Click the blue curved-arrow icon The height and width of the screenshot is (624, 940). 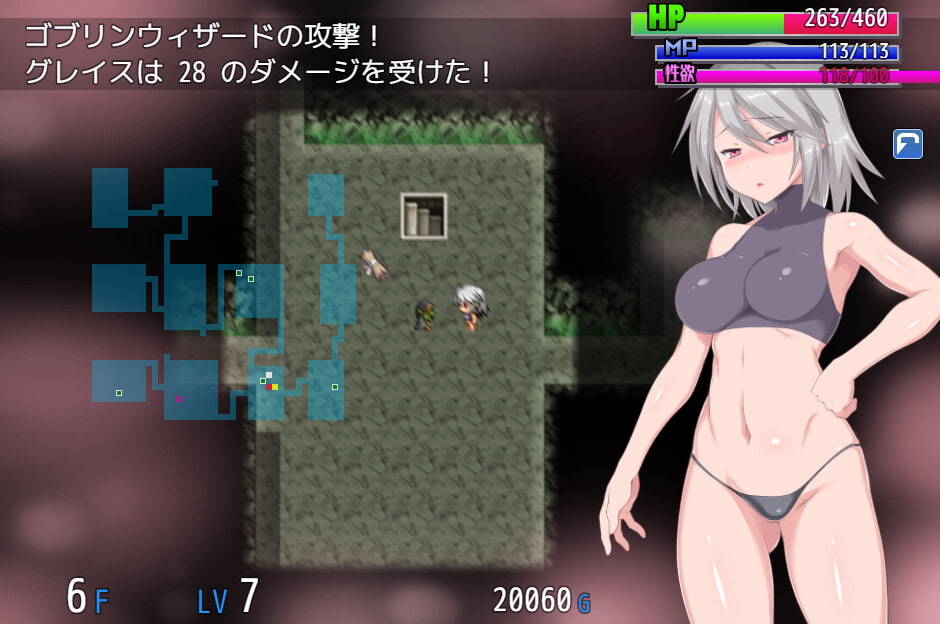(x=907, y=144)
